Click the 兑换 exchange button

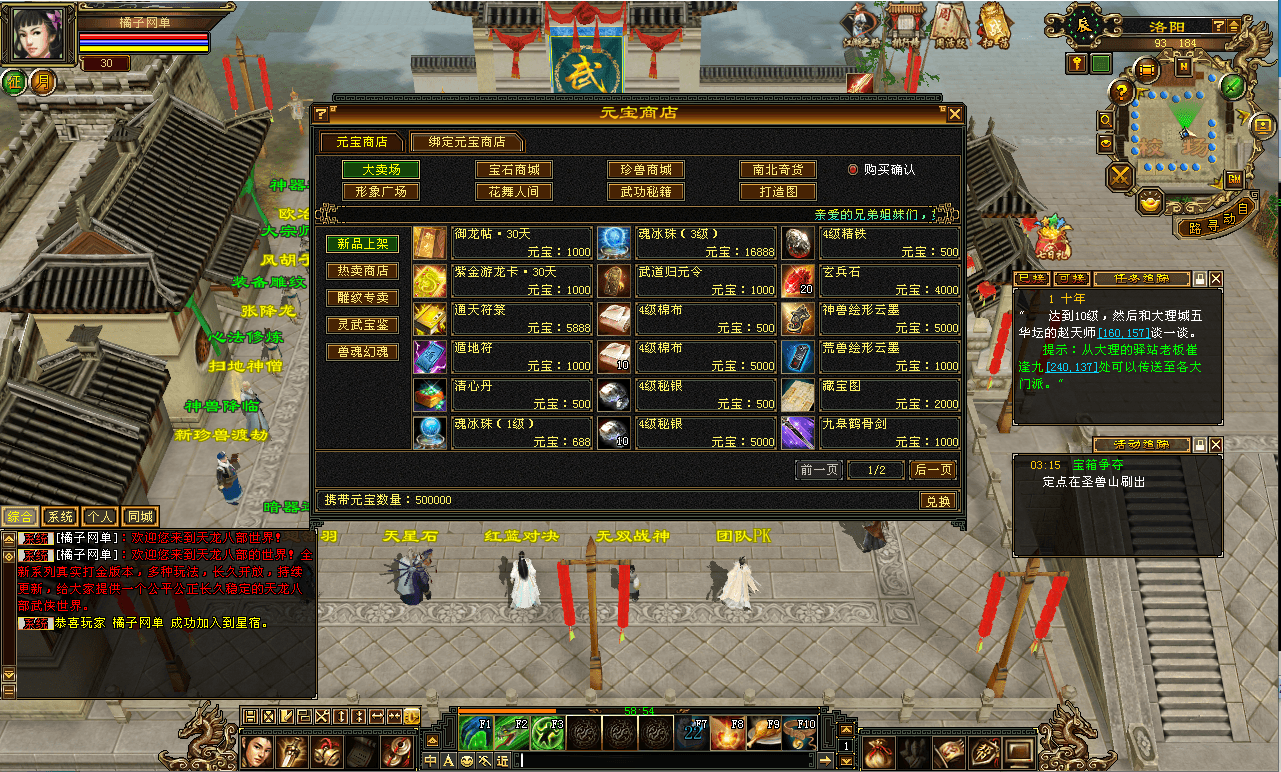(x=937, y=501)
